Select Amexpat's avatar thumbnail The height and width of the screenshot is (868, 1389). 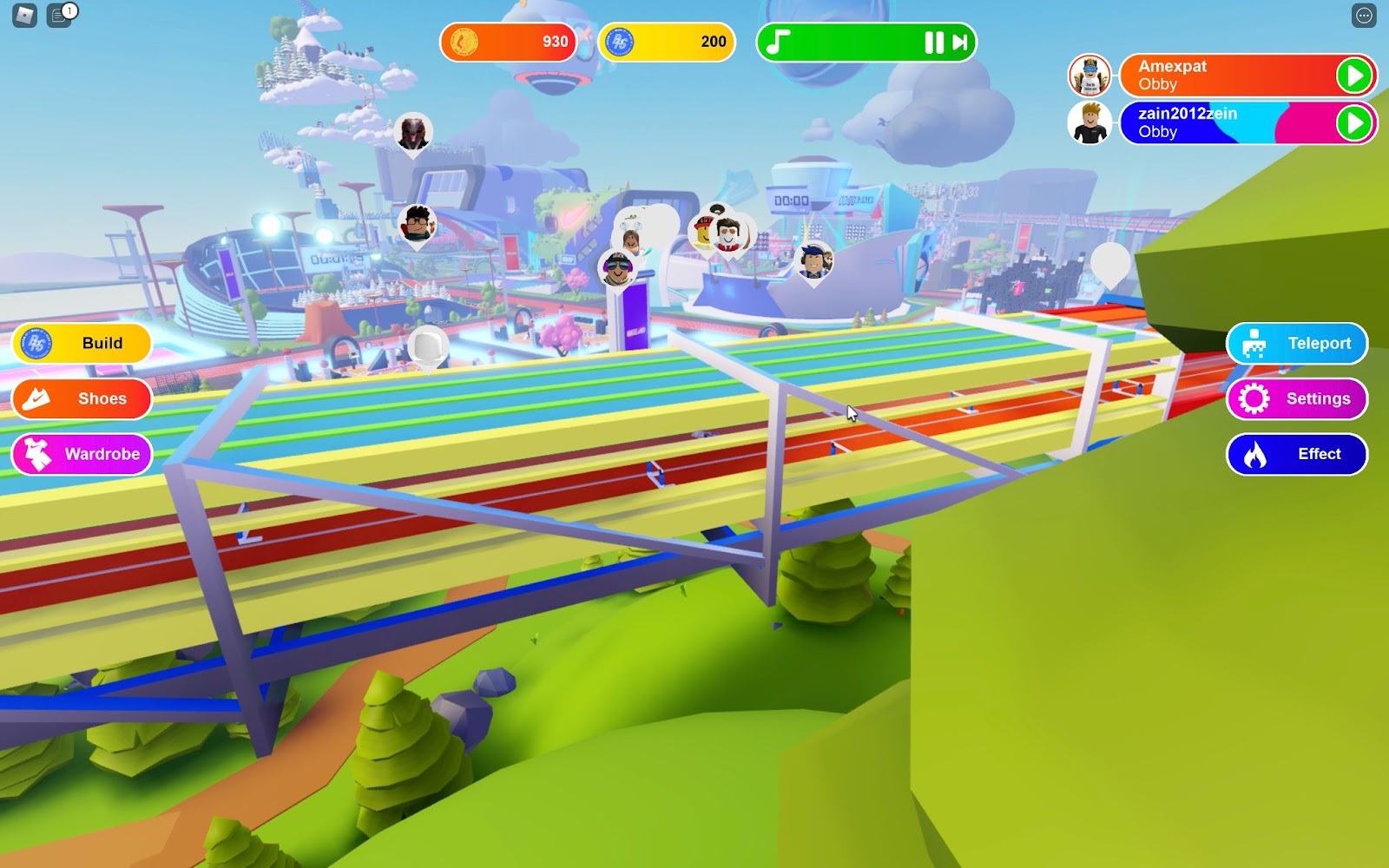(1089, 76)
